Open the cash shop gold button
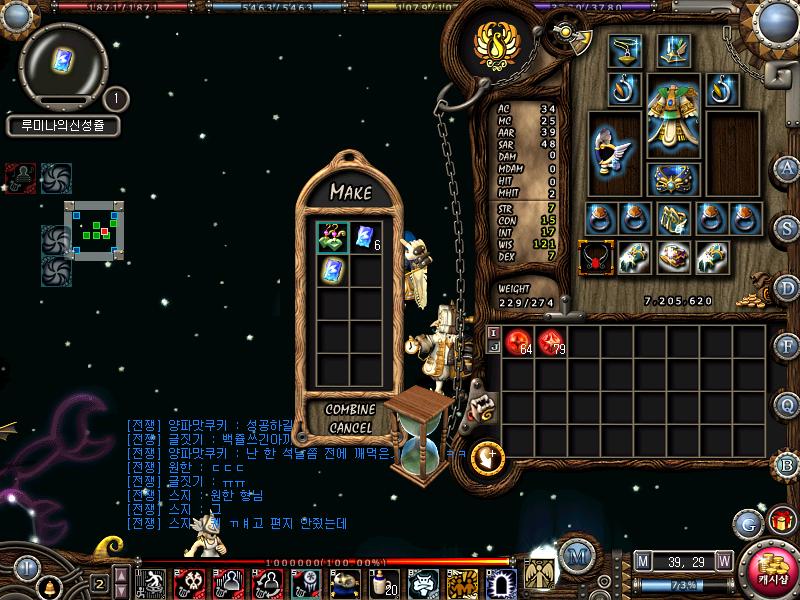This screenshot has height=600, width=800. tap(771, 571)
